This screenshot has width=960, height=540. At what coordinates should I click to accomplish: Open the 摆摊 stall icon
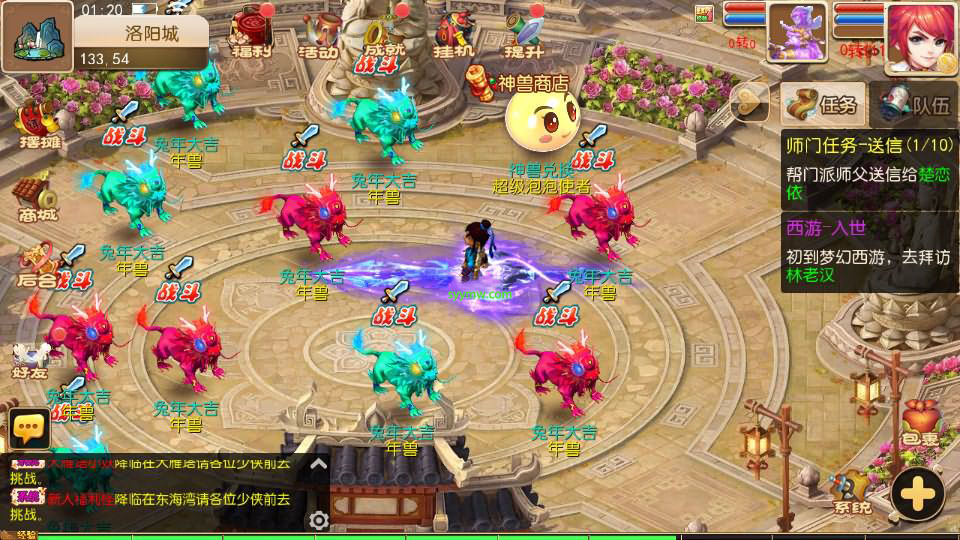39,124
